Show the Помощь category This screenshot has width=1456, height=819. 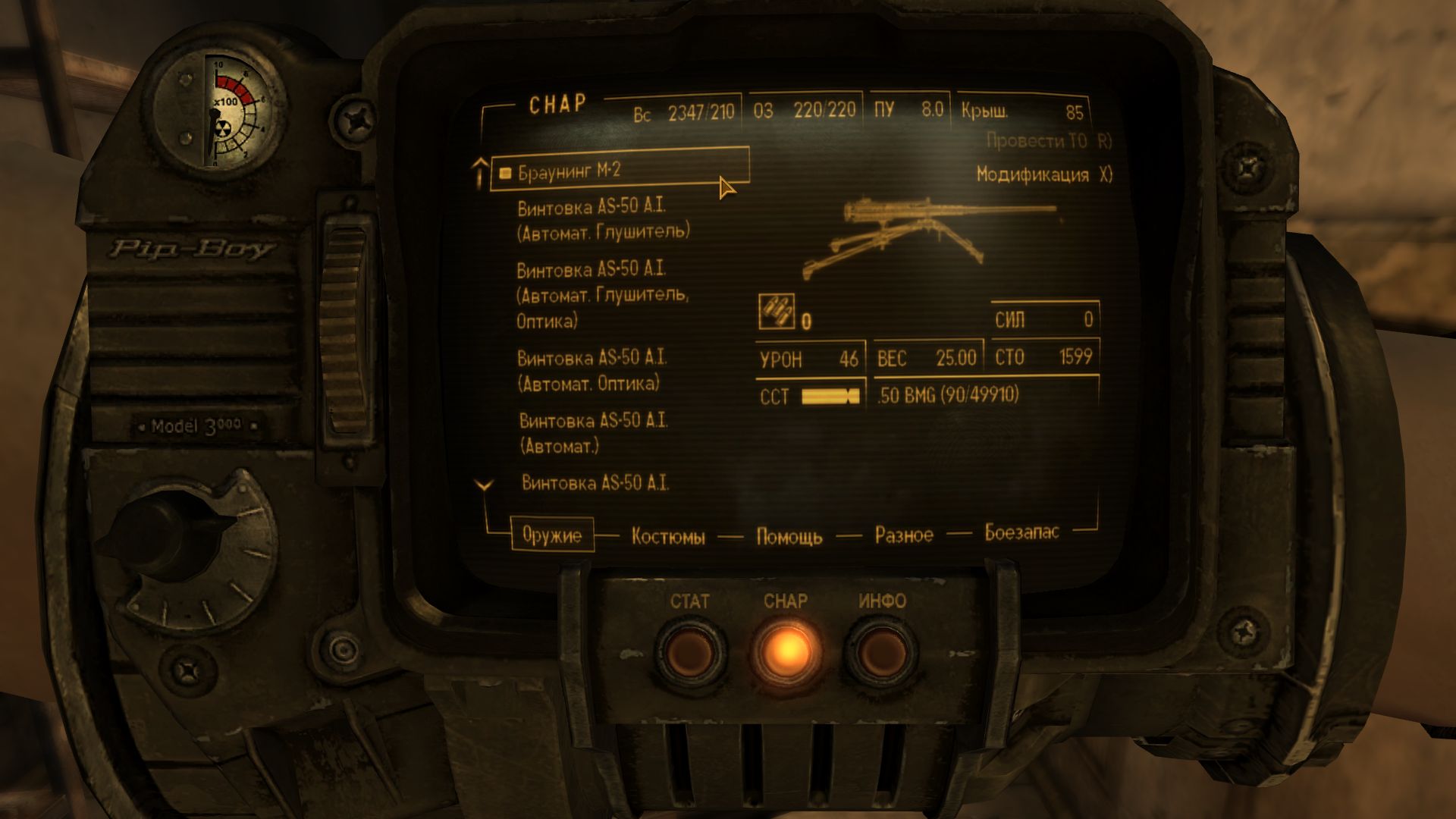pos(789,537)
